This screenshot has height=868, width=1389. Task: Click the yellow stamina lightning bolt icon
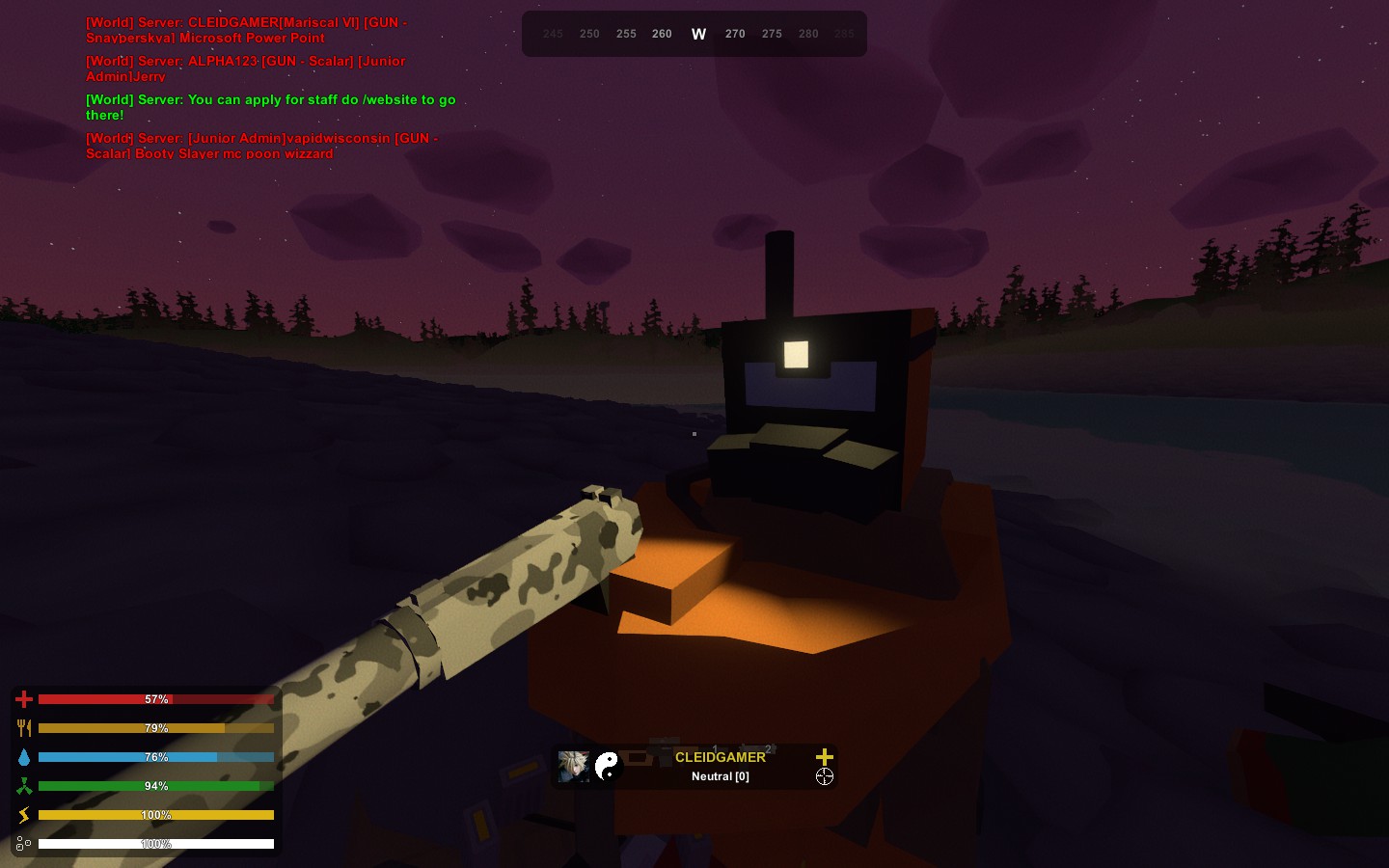tap(24, 815)
